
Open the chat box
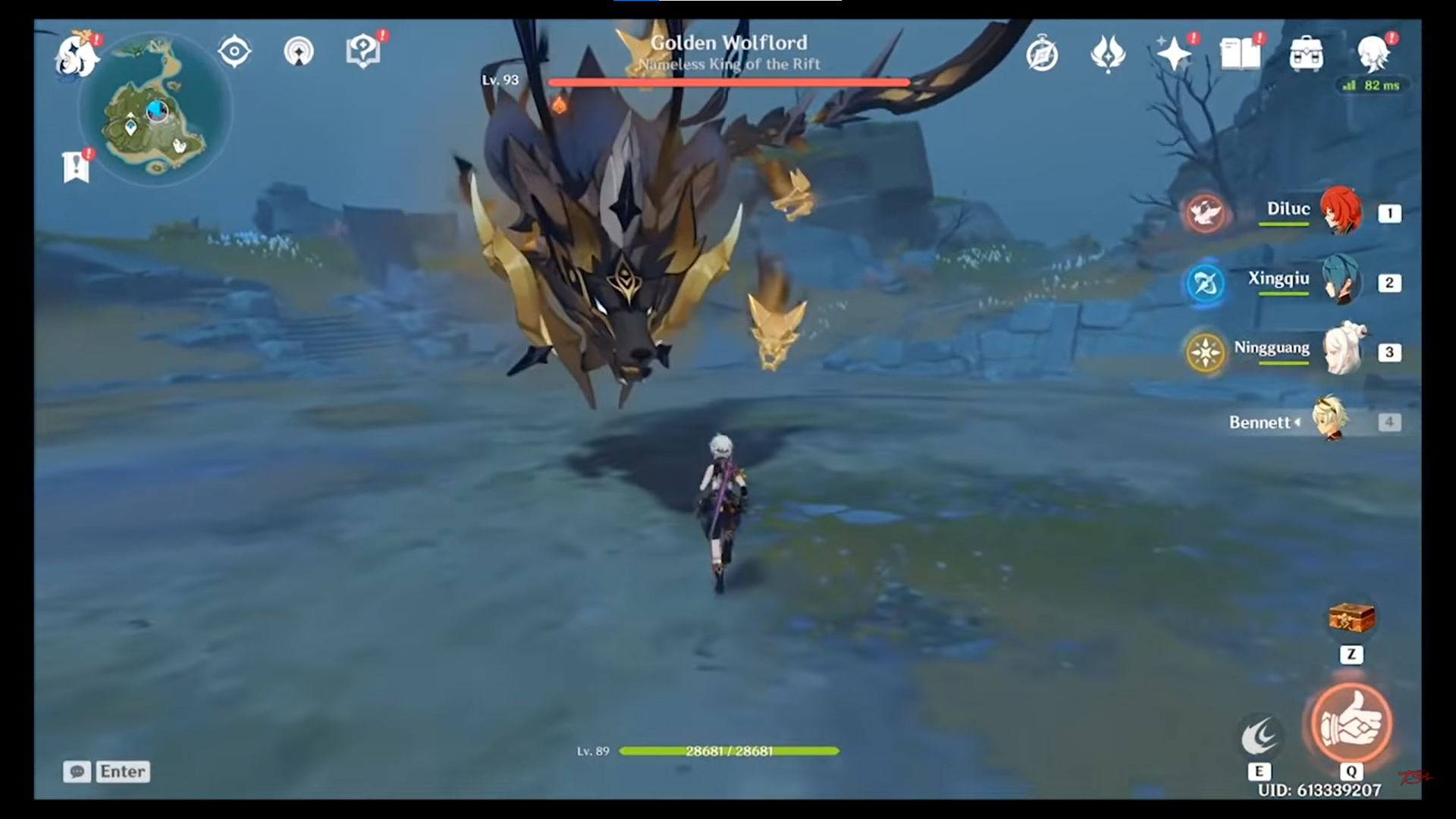click(x=107, y=771)
